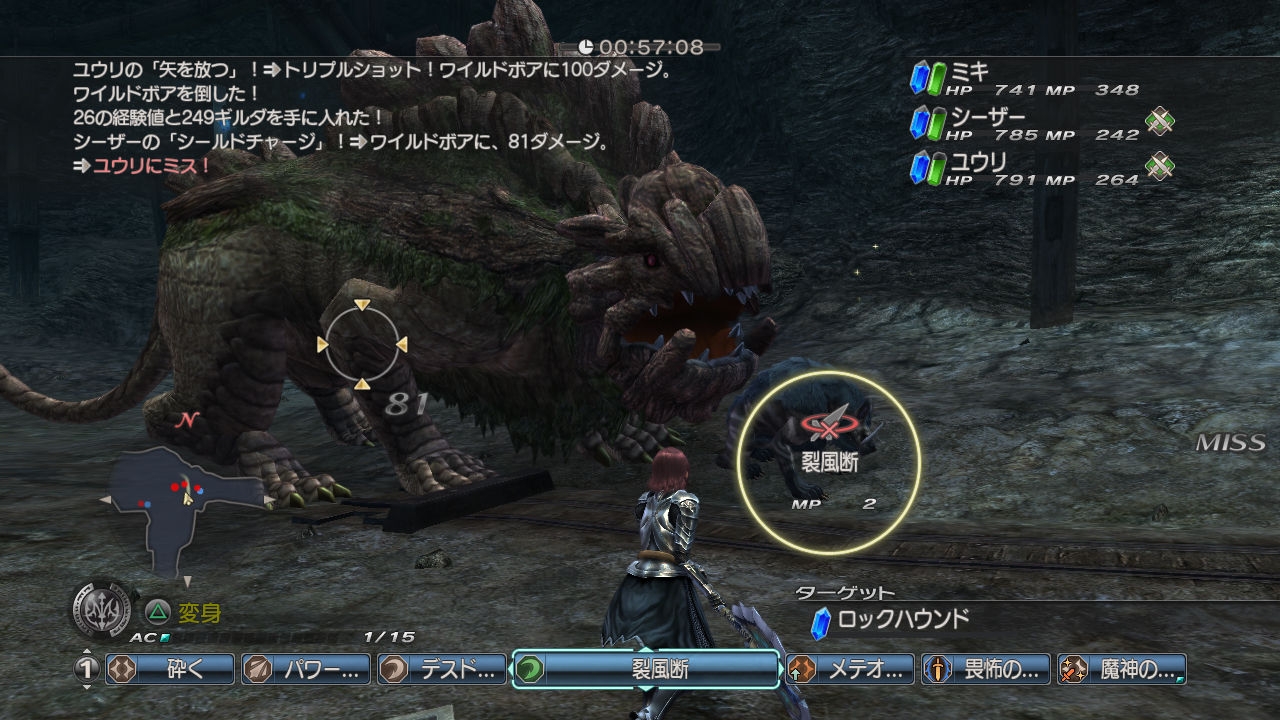1280x720 pixels.
Task: Click the command bar page number 1
Action: tap(87, 669)
